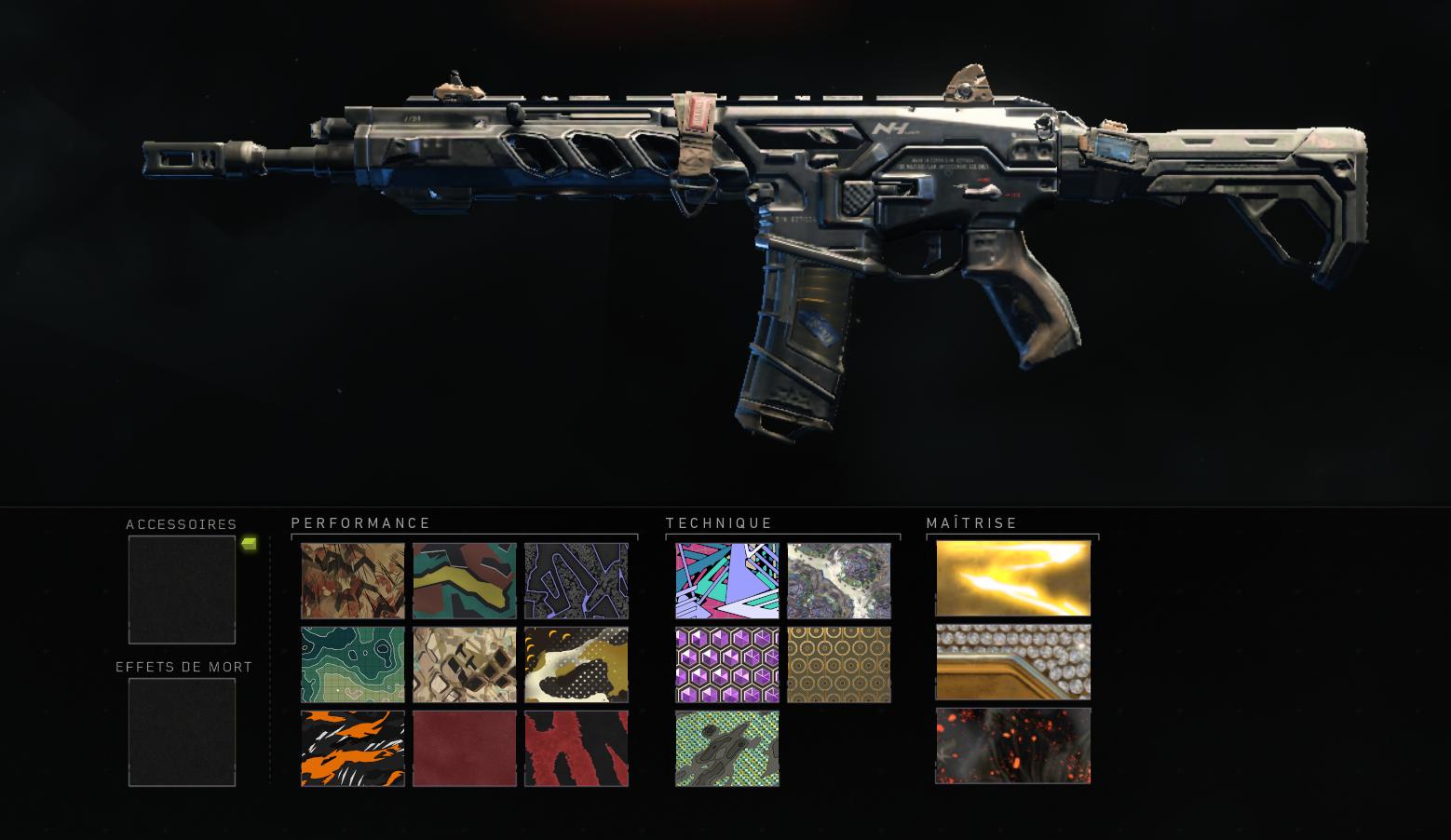
Task: Equip the Dark Matter ember camo
Action: click(x=1013, y=747)
